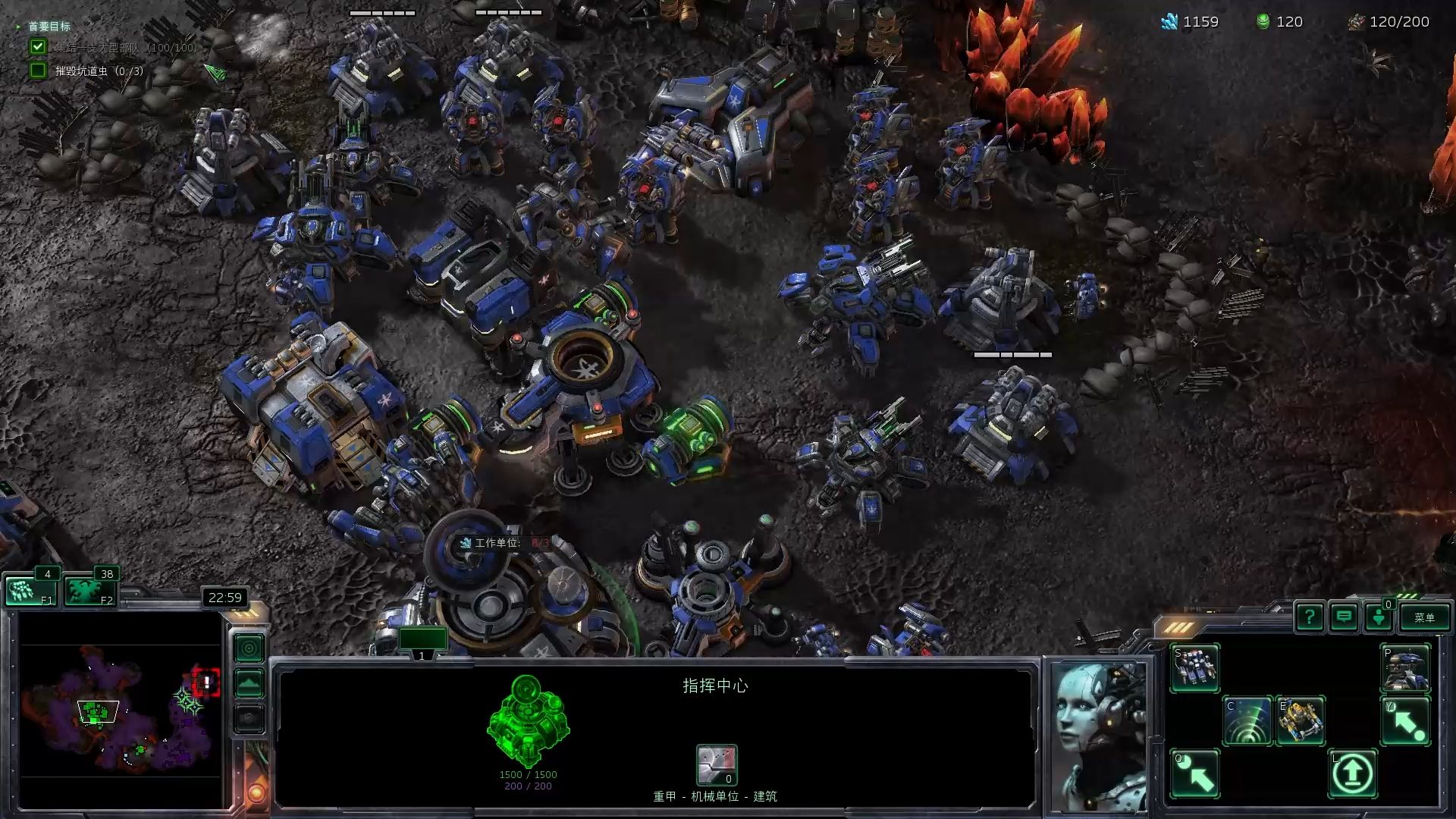Call down a MULE
Viewport: 1456px width, 819px height.
tap(1301, 720)
